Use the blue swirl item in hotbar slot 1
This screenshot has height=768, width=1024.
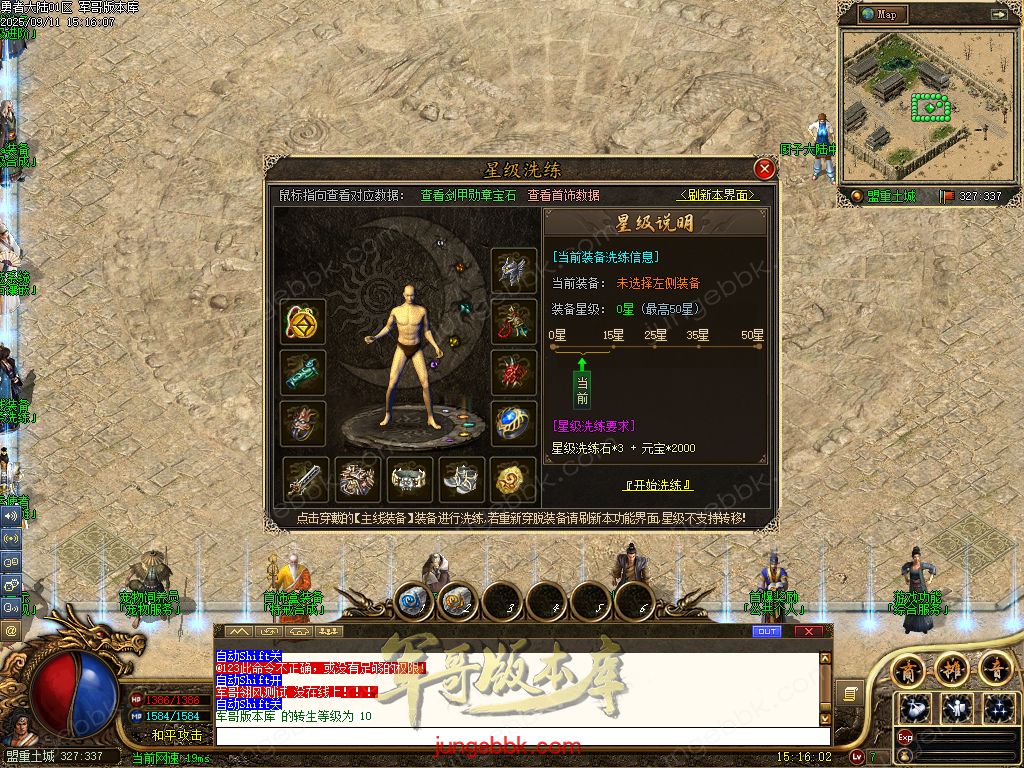[412, 602]
